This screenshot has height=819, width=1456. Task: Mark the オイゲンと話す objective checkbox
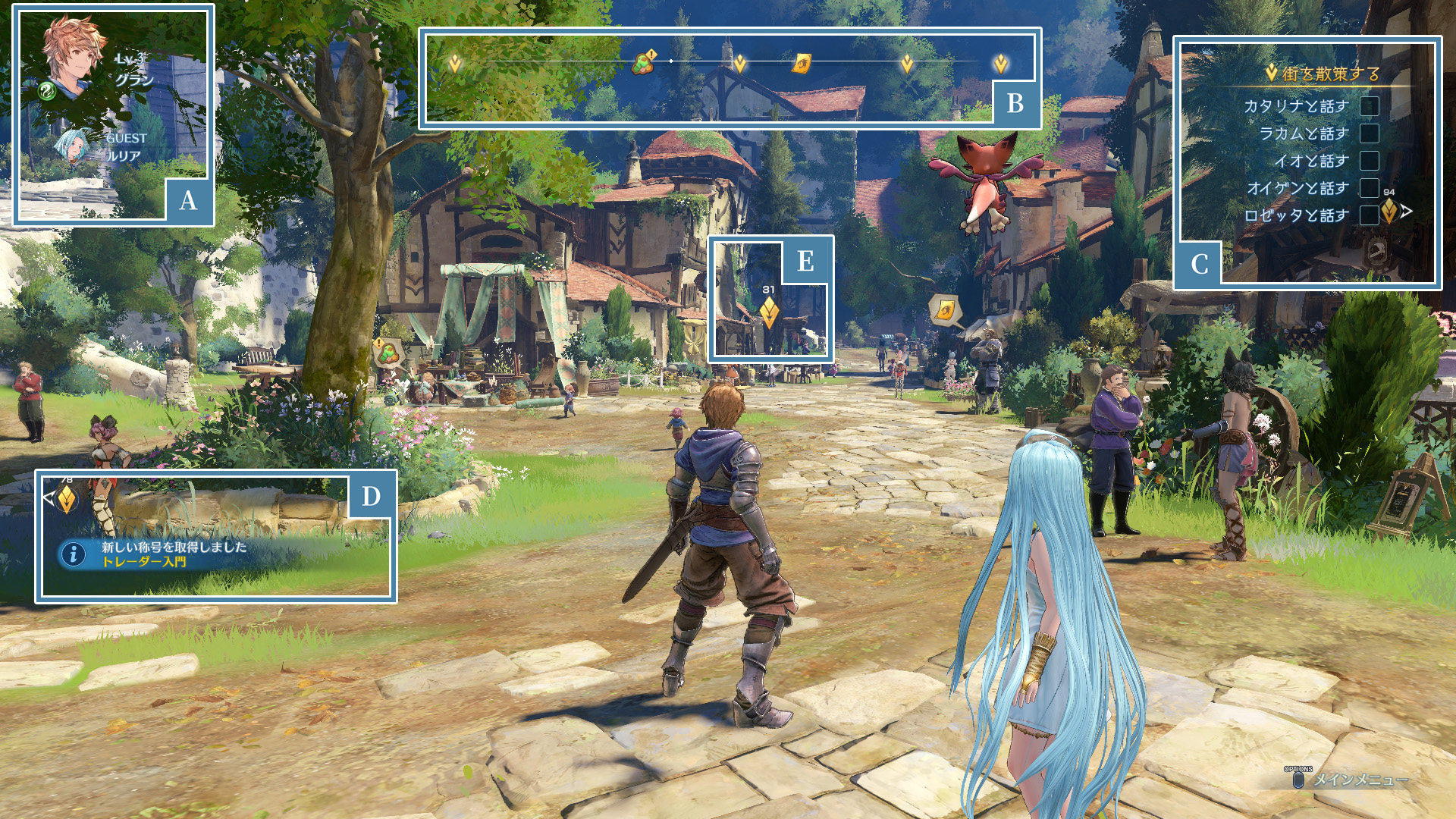point(1369,188)
